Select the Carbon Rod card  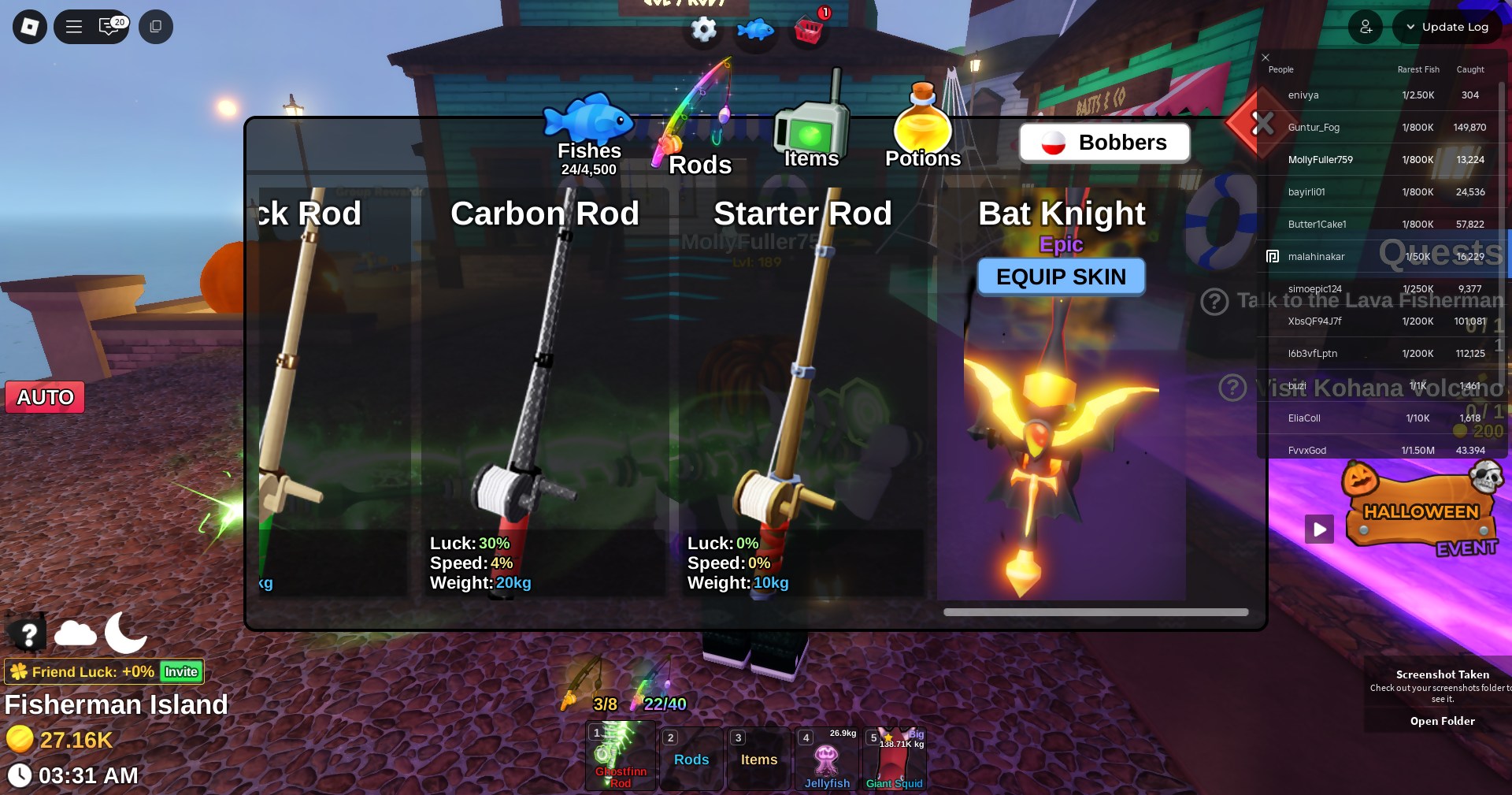(x=545, y=394)
